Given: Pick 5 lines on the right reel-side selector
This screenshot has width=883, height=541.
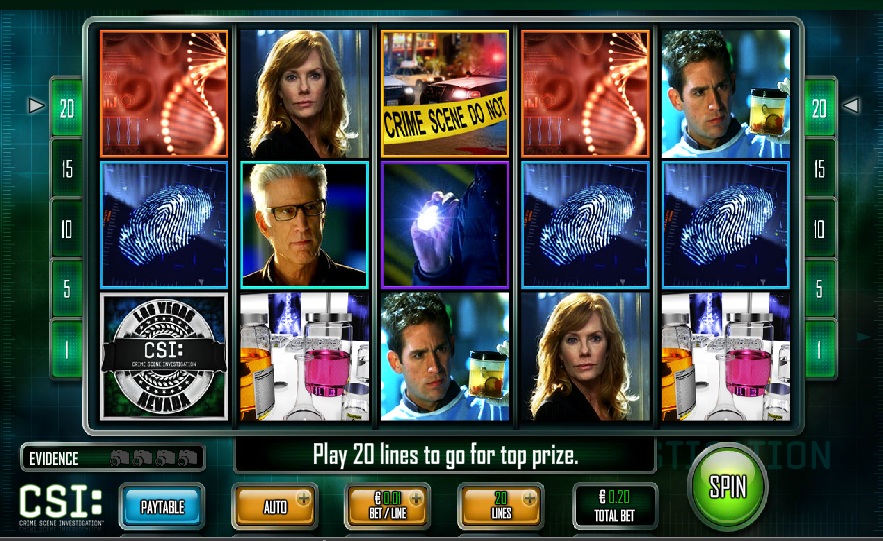Looking at the screenshot, I should [819, 289].
